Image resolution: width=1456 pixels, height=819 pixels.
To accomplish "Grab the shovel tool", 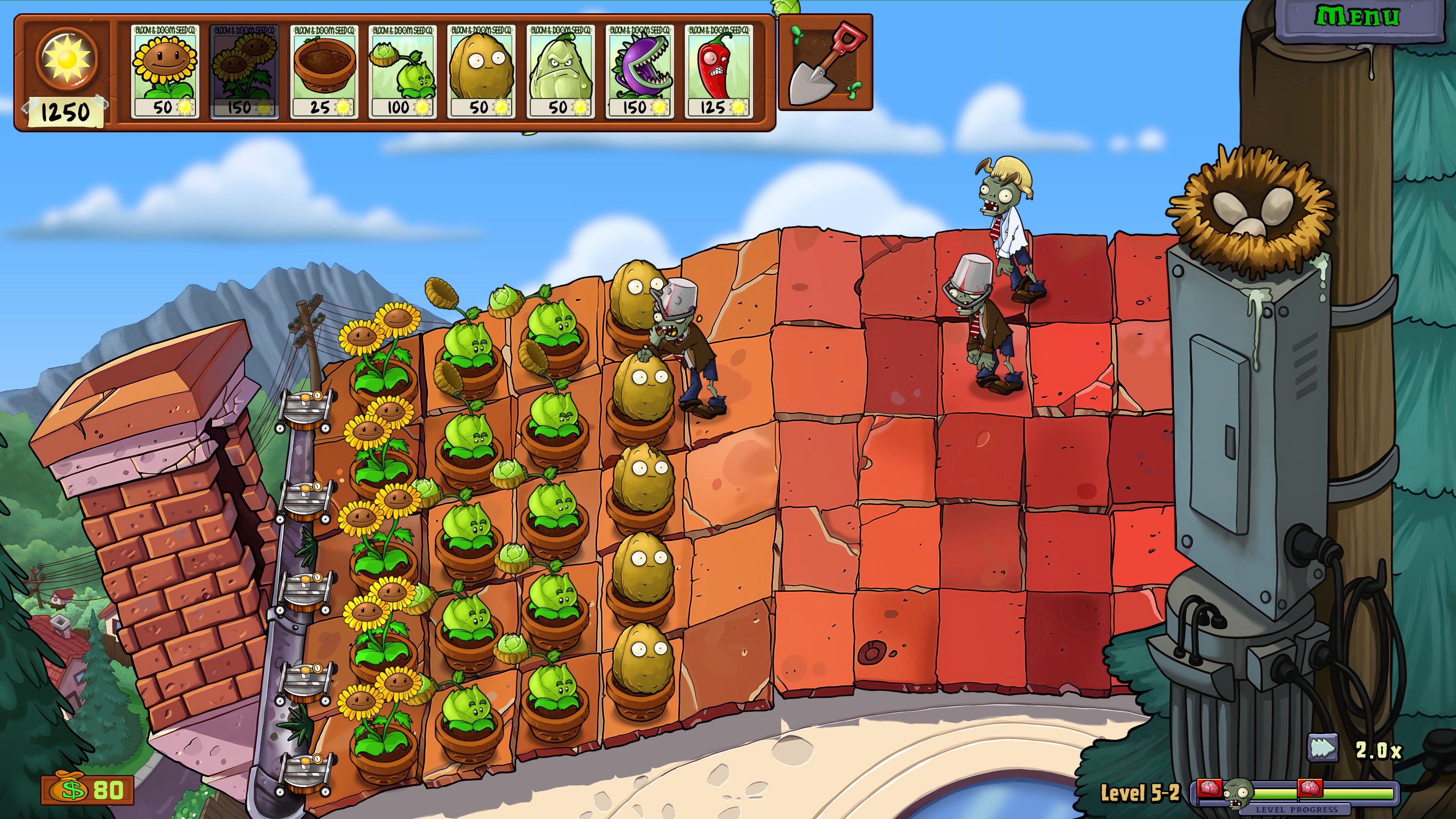I will point(825,63).
